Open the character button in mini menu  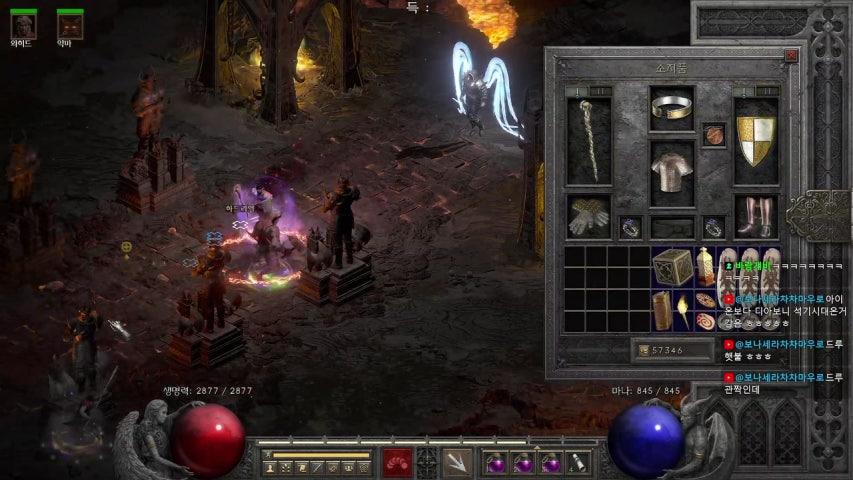tap(269, 467)
